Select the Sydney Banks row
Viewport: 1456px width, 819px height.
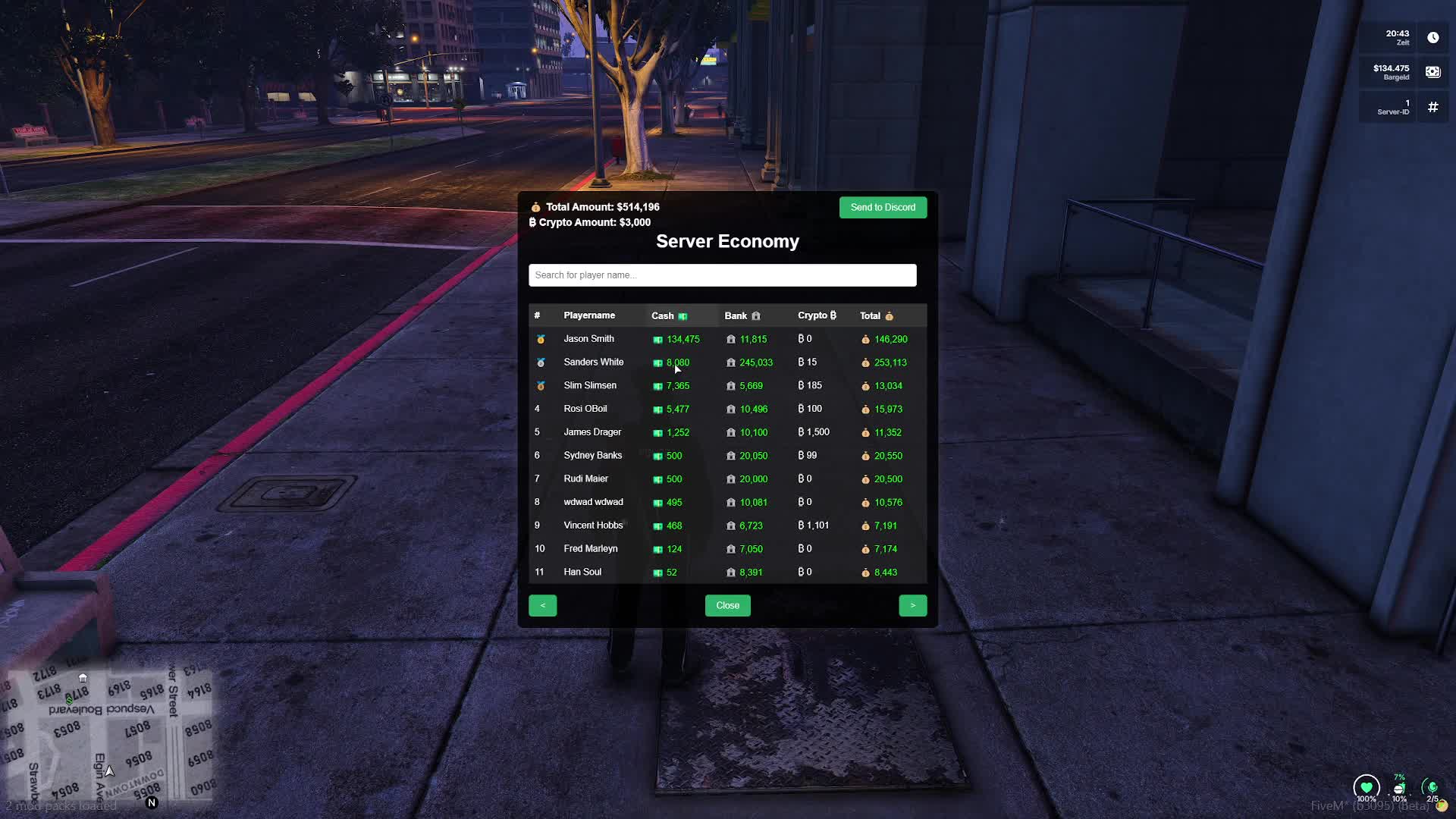click(592, 456)
